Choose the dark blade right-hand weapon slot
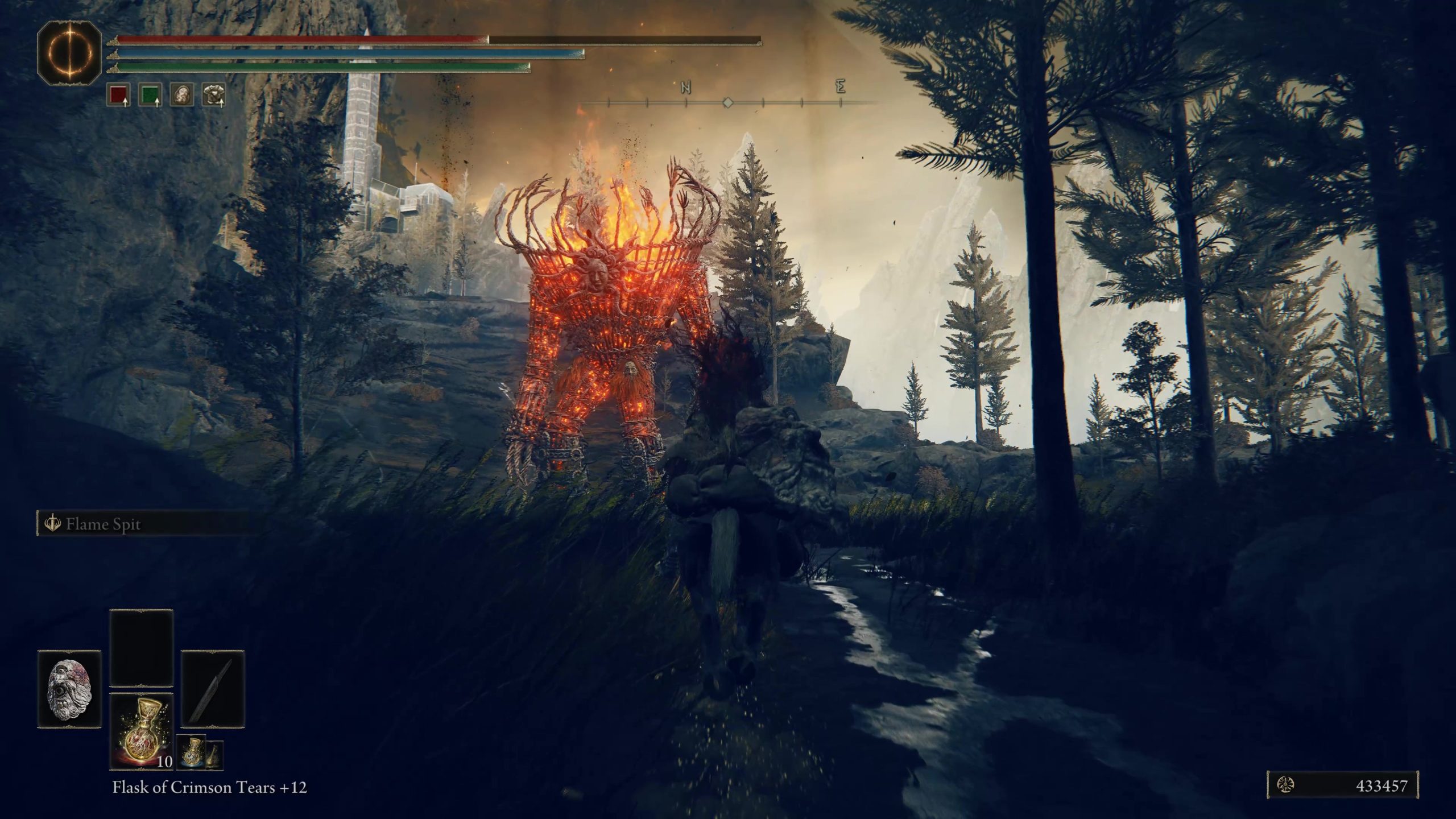The width and height of the screenshot is (1456, 819). click(x=213, y=689)
